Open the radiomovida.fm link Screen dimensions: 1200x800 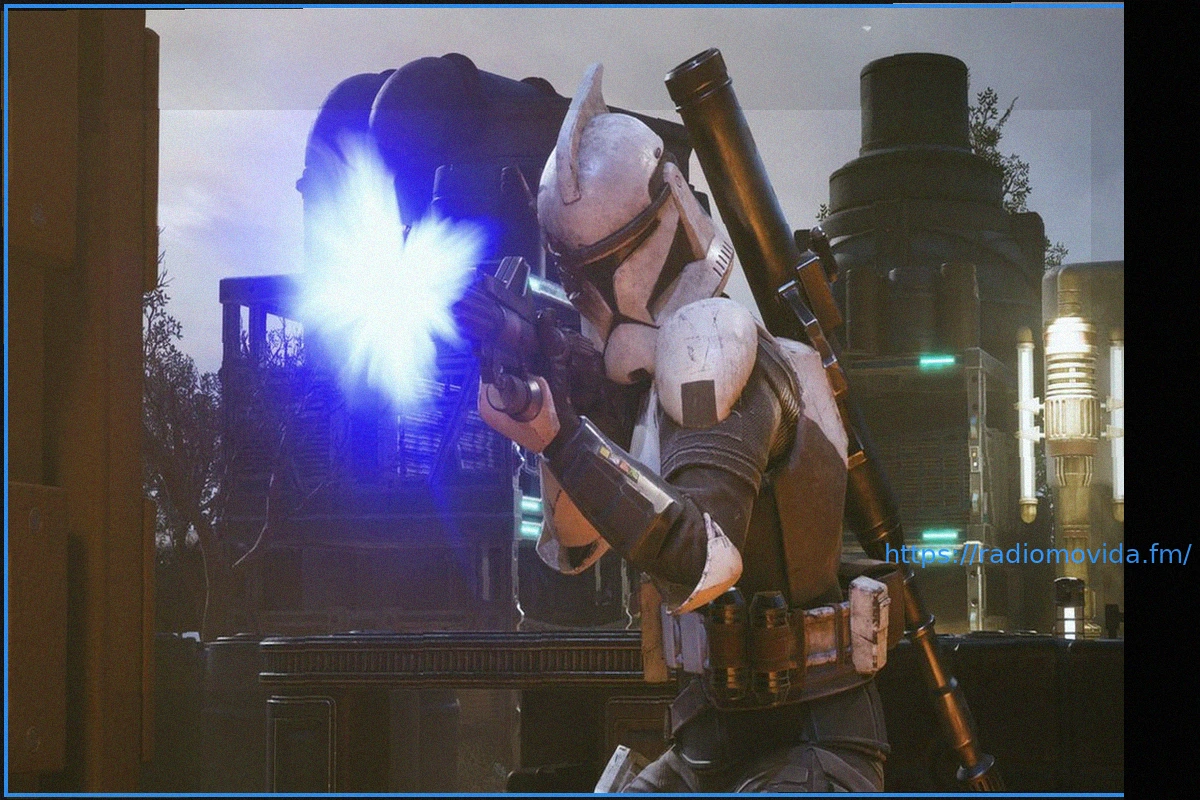click(1037, 554)
